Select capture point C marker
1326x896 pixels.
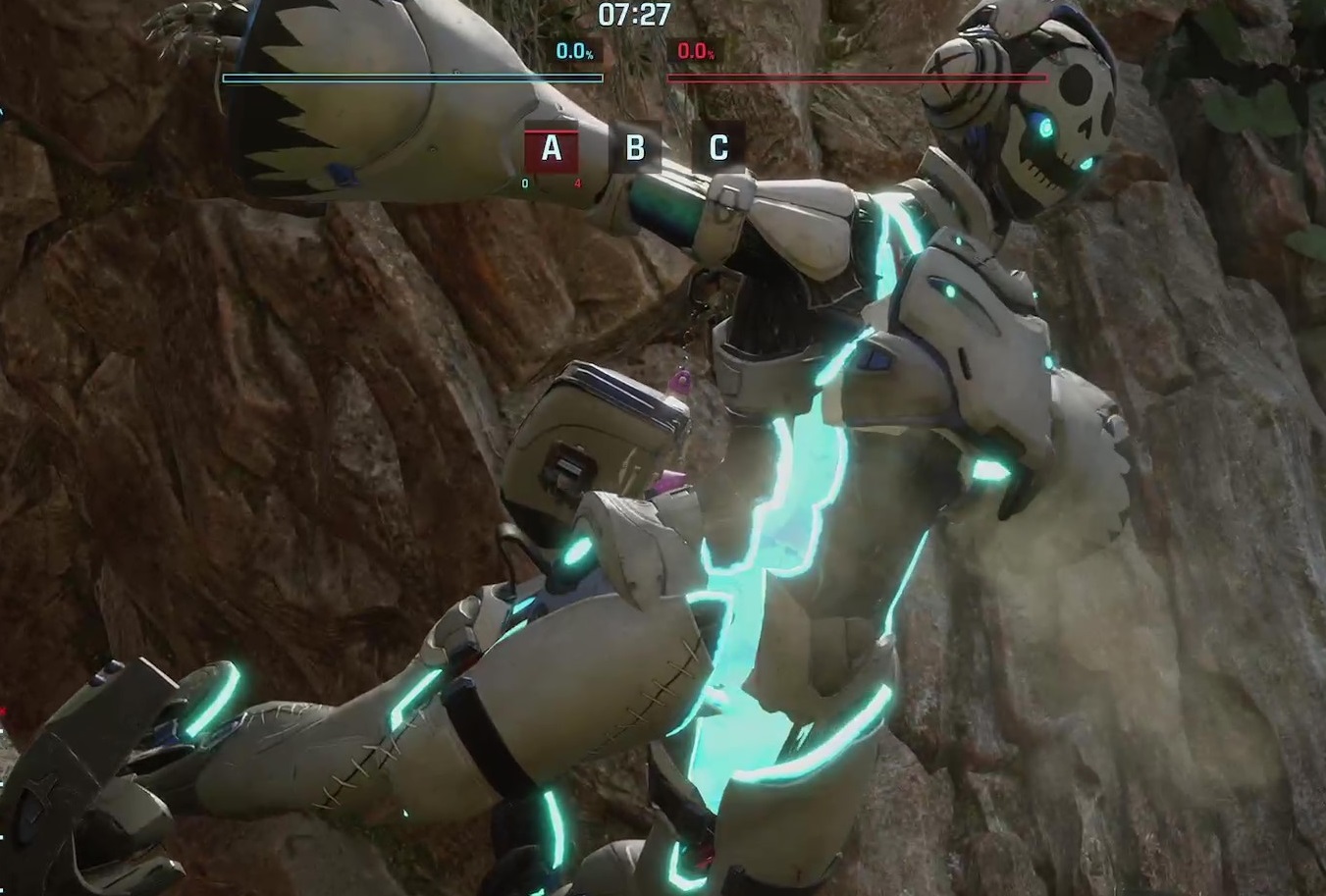click(x=717, y=148)
